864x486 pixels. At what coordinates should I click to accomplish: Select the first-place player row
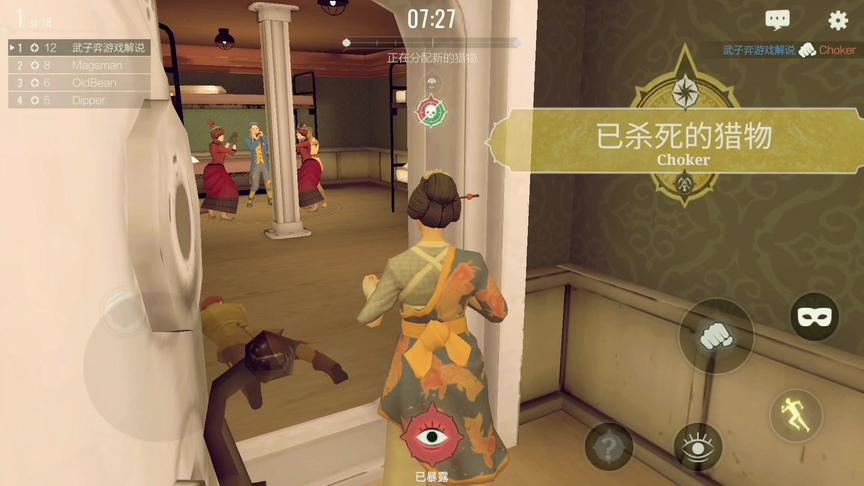coord(80,47)
